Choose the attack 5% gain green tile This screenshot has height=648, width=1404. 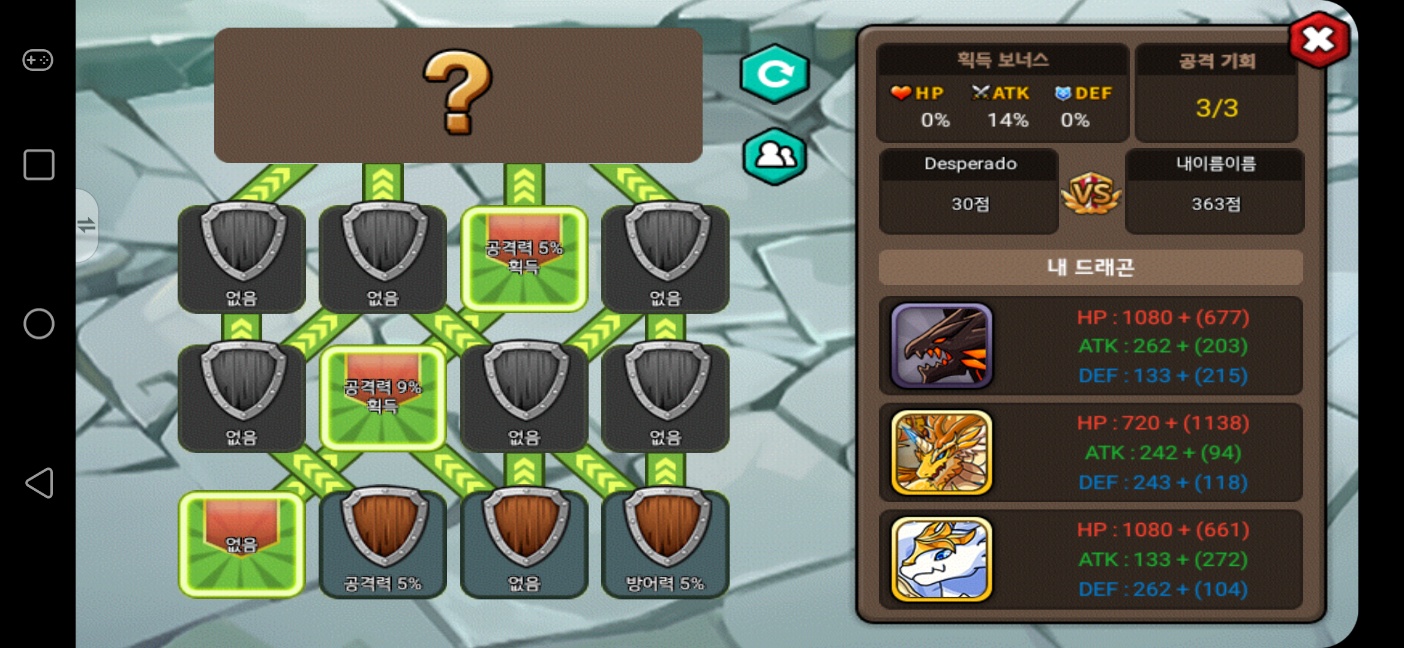coord(524,258)
